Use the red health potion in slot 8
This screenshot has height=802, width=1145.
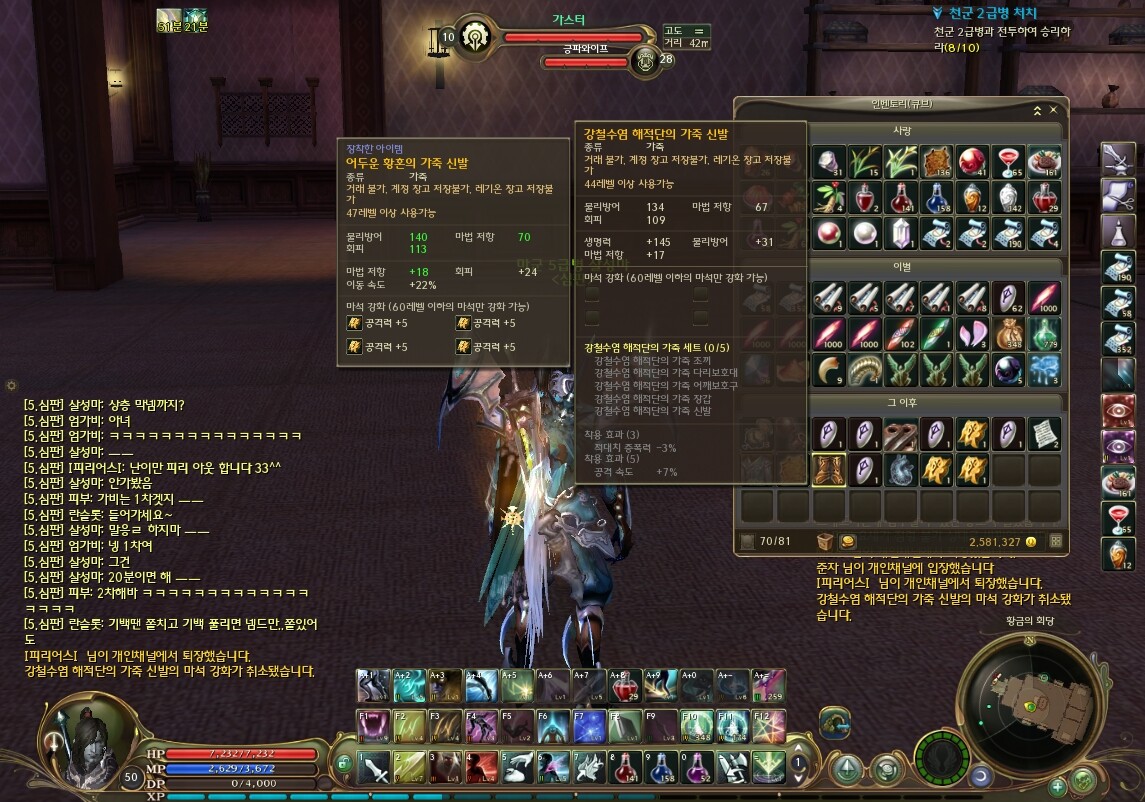click(x=624, y=767)
